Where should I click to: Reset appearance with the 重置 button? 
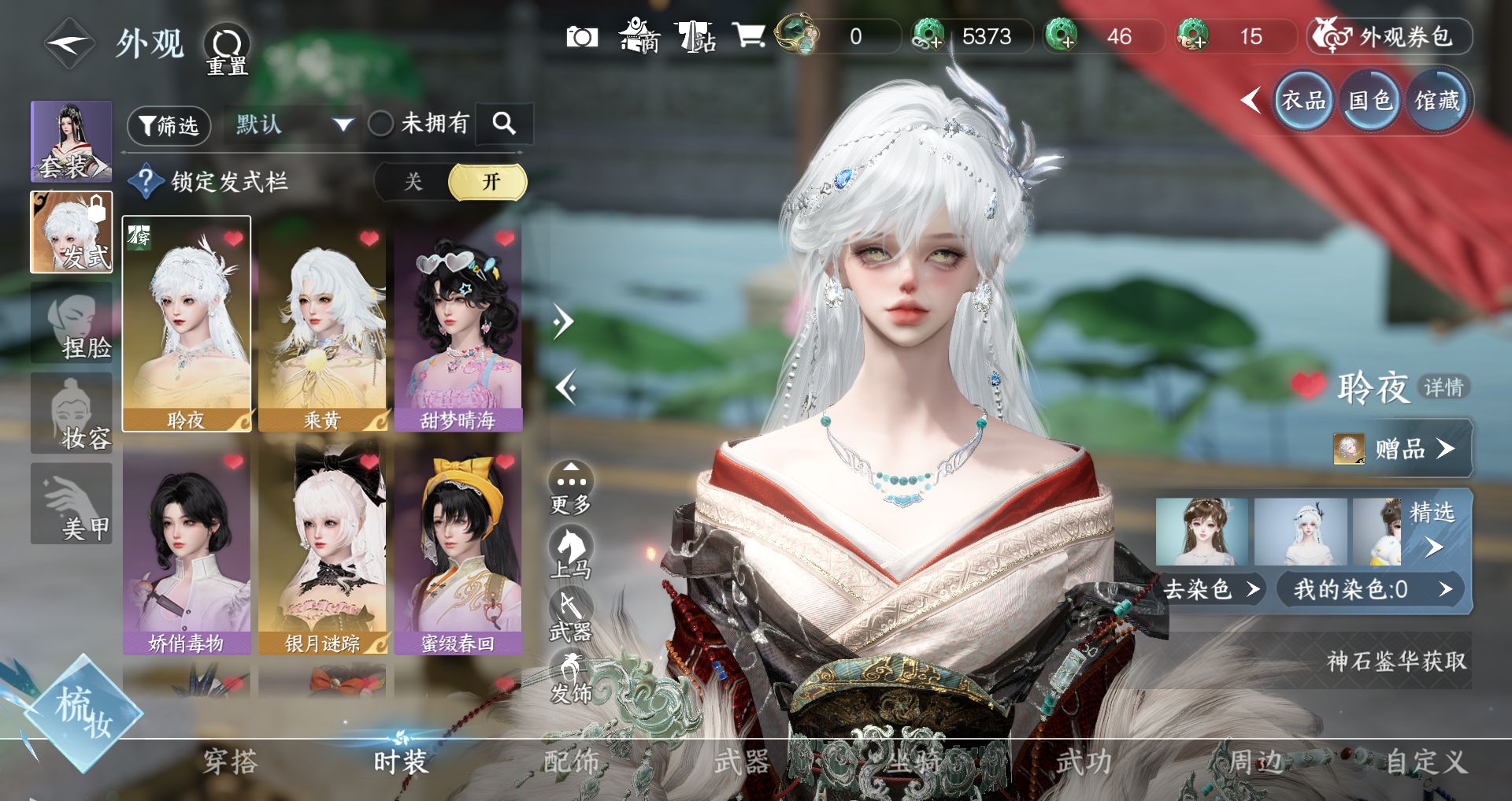click(227, 49)
